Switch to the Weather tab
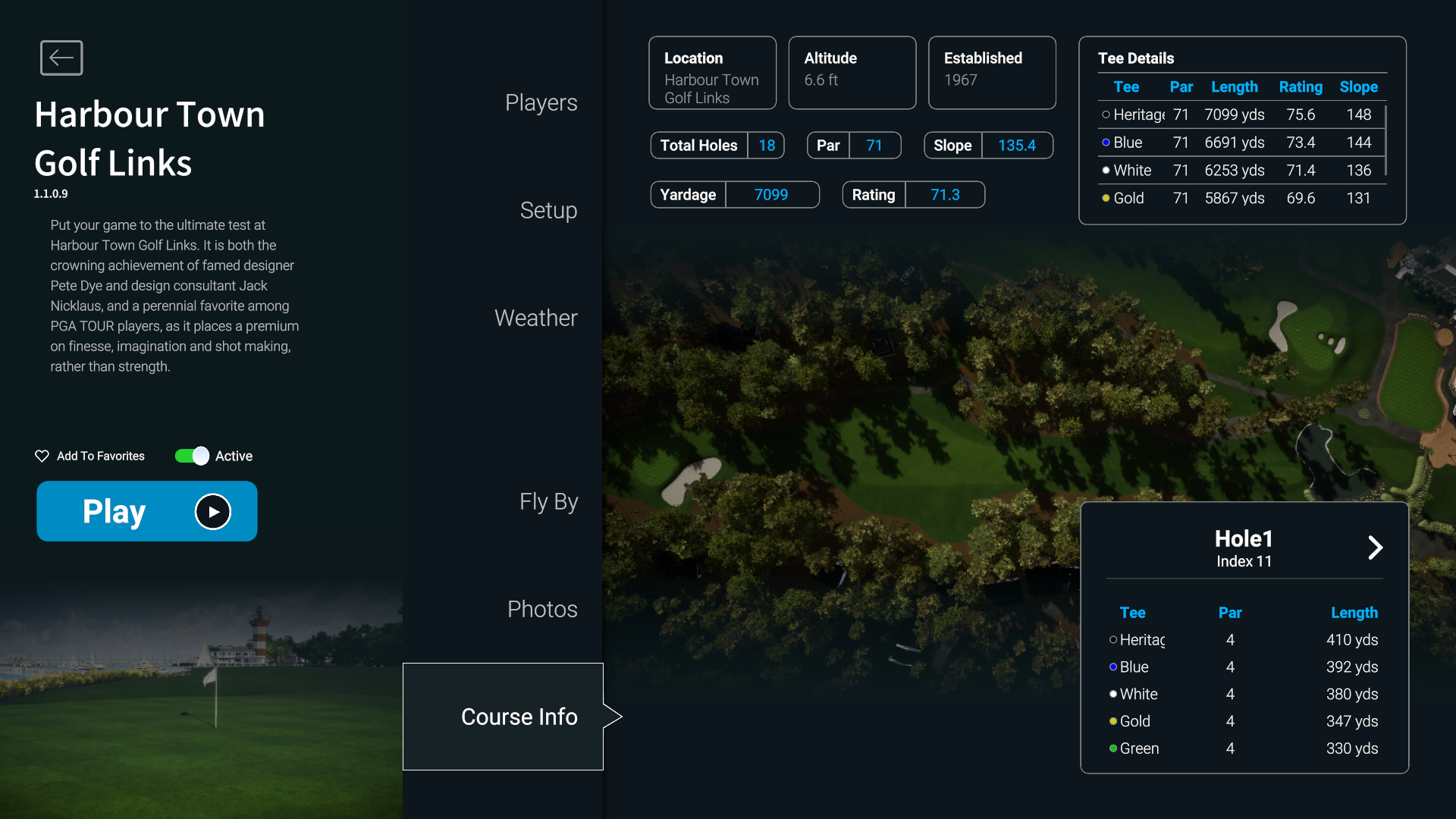The image size is (1456, 819). pyautogui.click(x=535, y=318)
